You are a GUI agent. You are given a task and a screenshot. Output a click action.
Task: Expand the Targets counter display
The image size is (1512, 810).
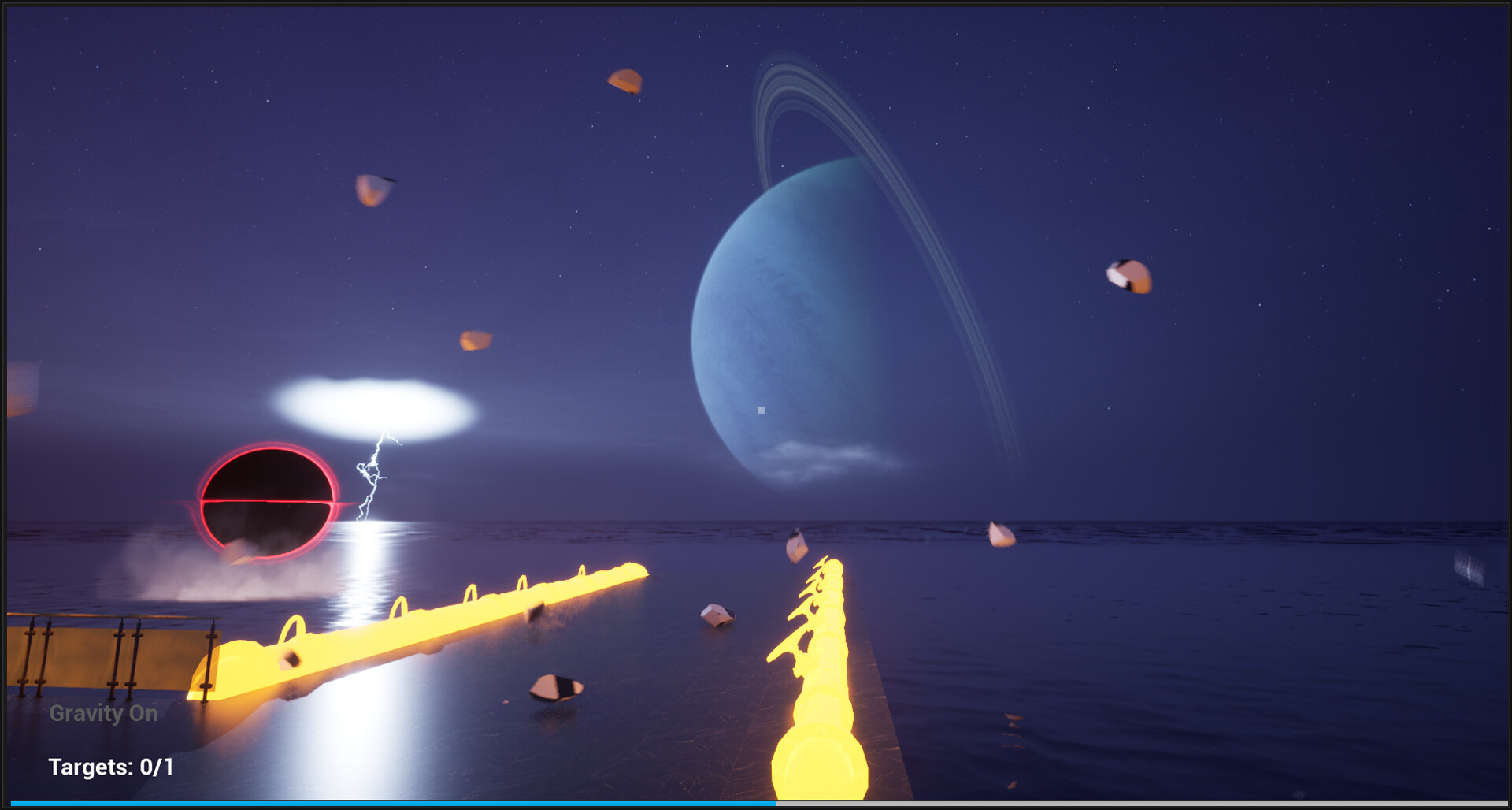point(113,765)
